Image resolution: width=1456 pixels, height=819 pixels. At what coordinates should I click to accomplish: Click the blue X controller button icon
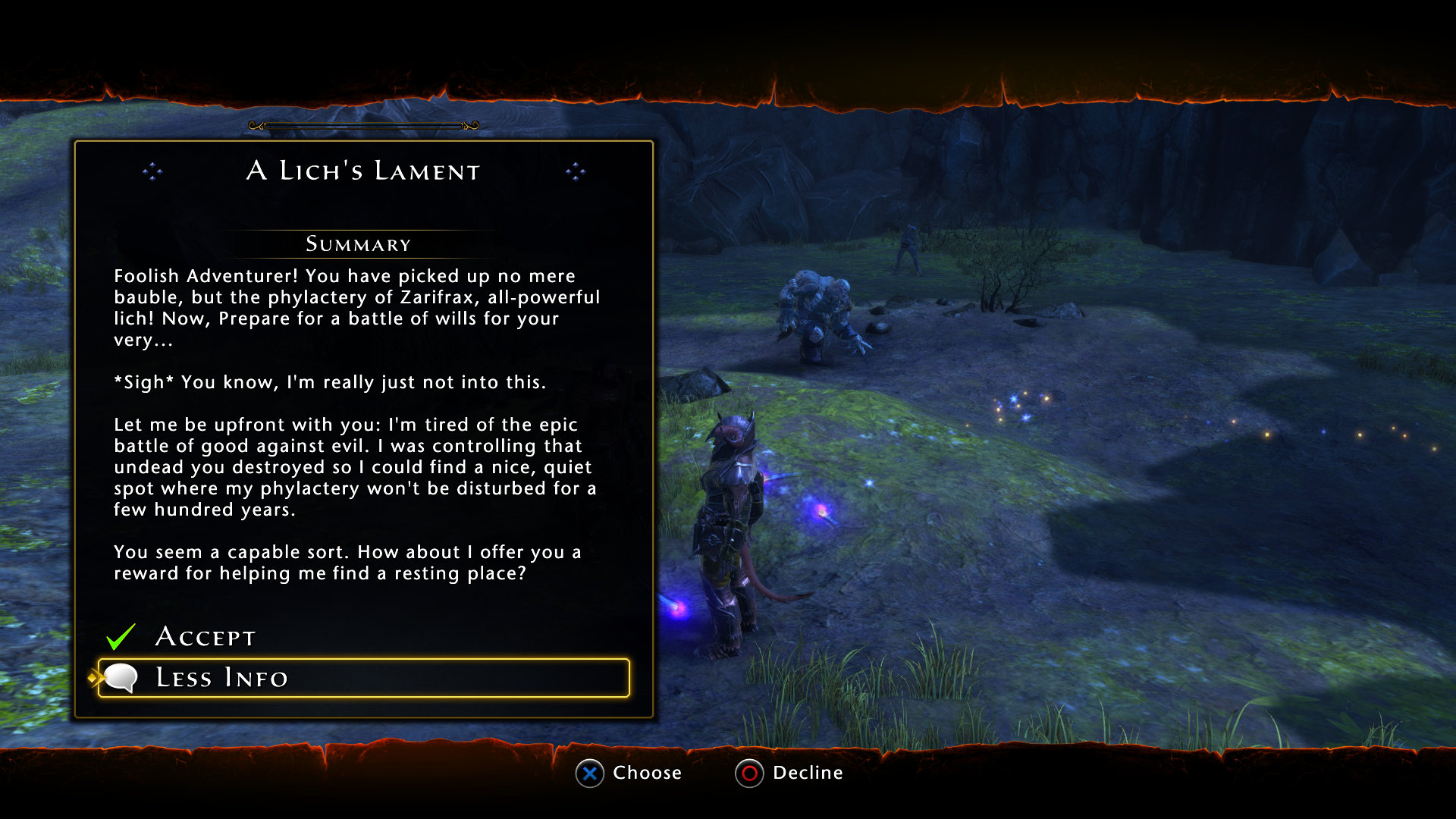[x=588, y=773]
